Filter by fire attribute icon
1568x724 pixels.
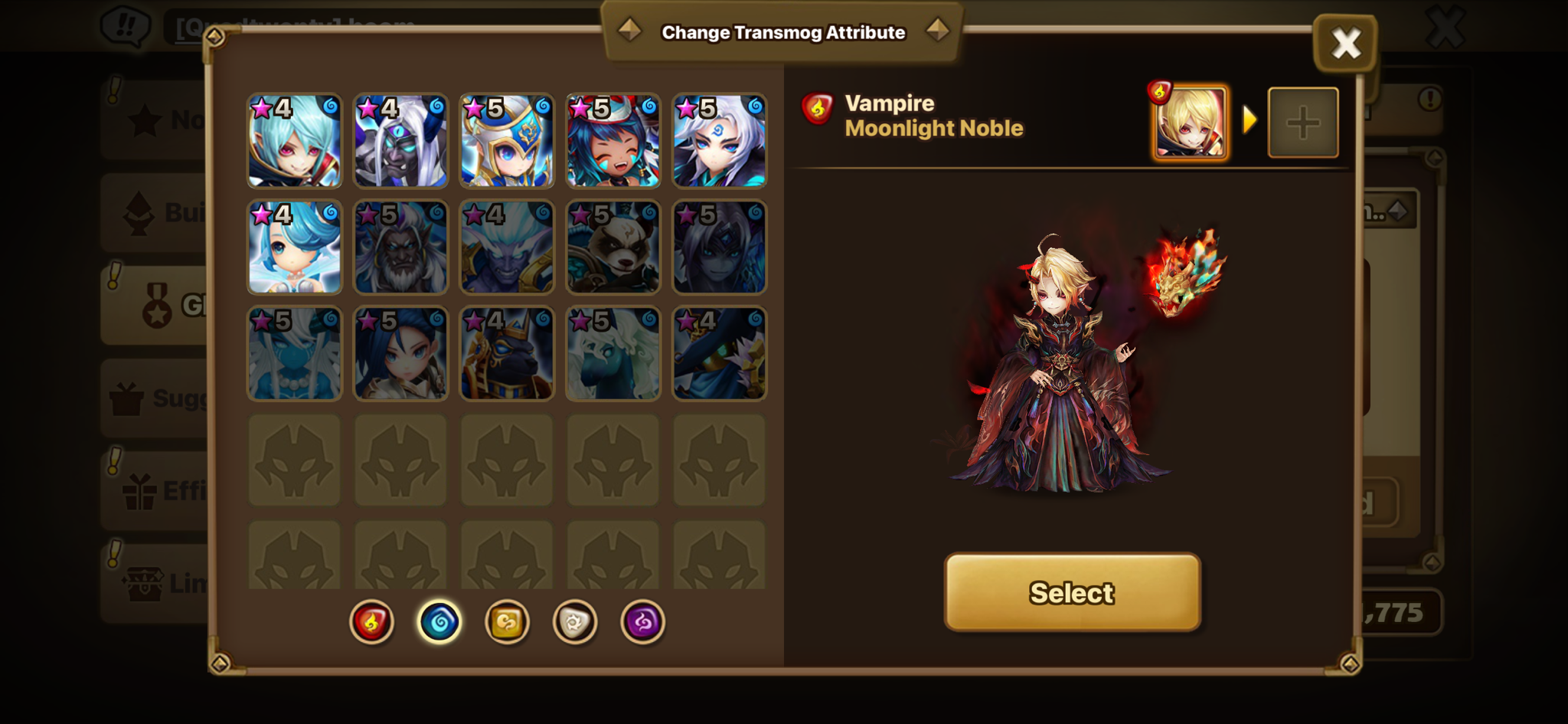[x=372, y=621]
